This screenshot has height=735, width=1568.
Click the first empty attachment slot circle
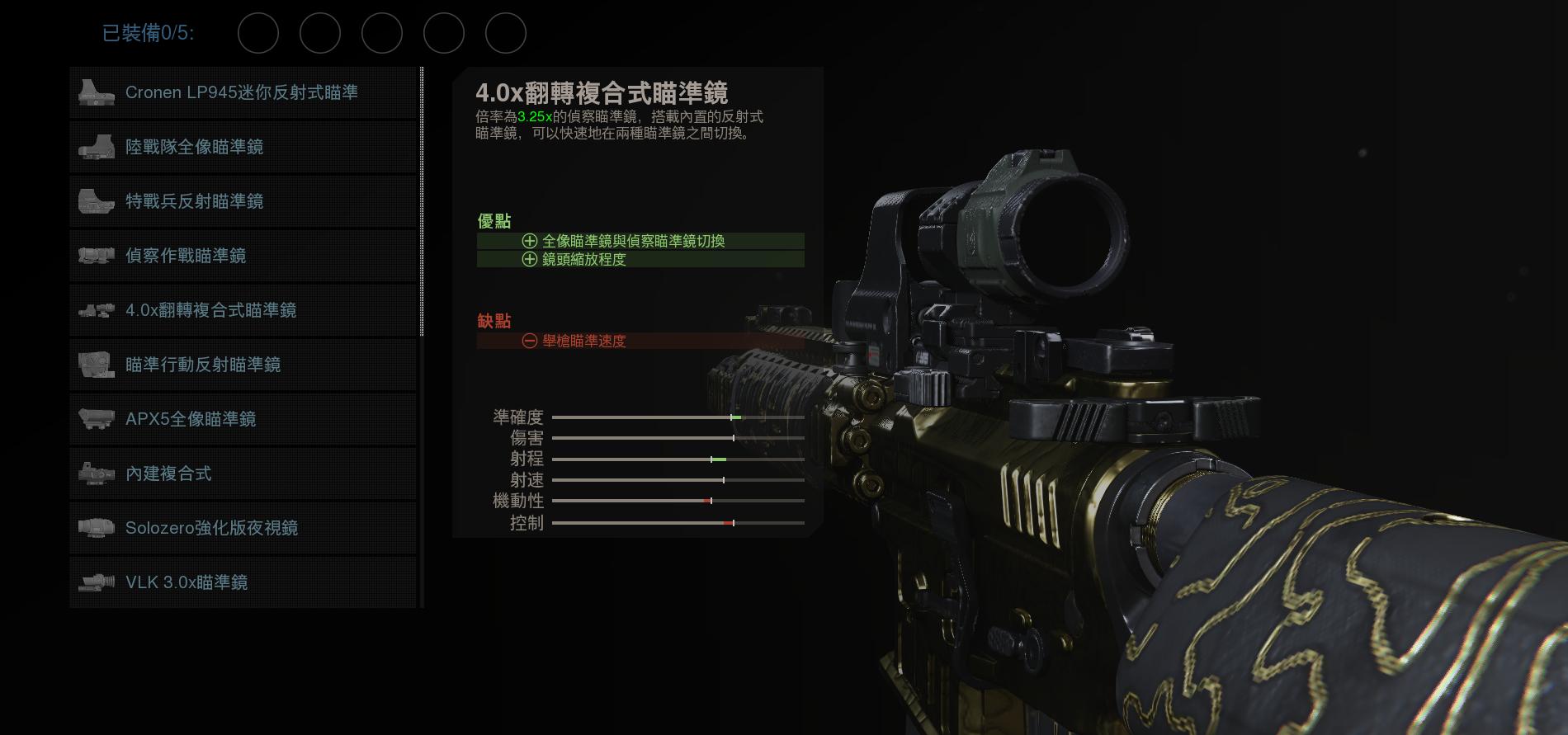(x=258, y=34)
